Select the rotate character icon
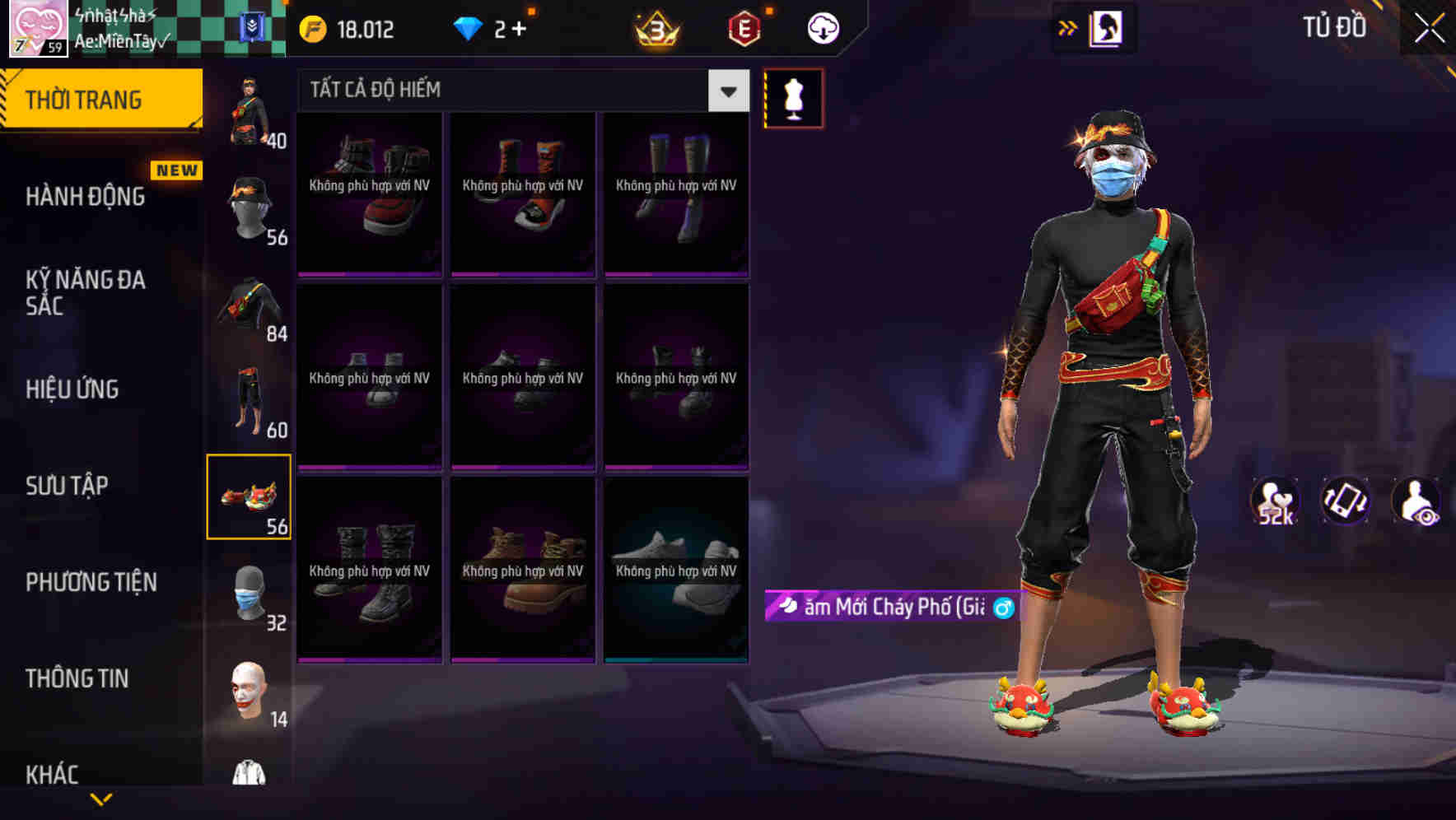Screen dimensions: 1456x820 (1344, 502)
